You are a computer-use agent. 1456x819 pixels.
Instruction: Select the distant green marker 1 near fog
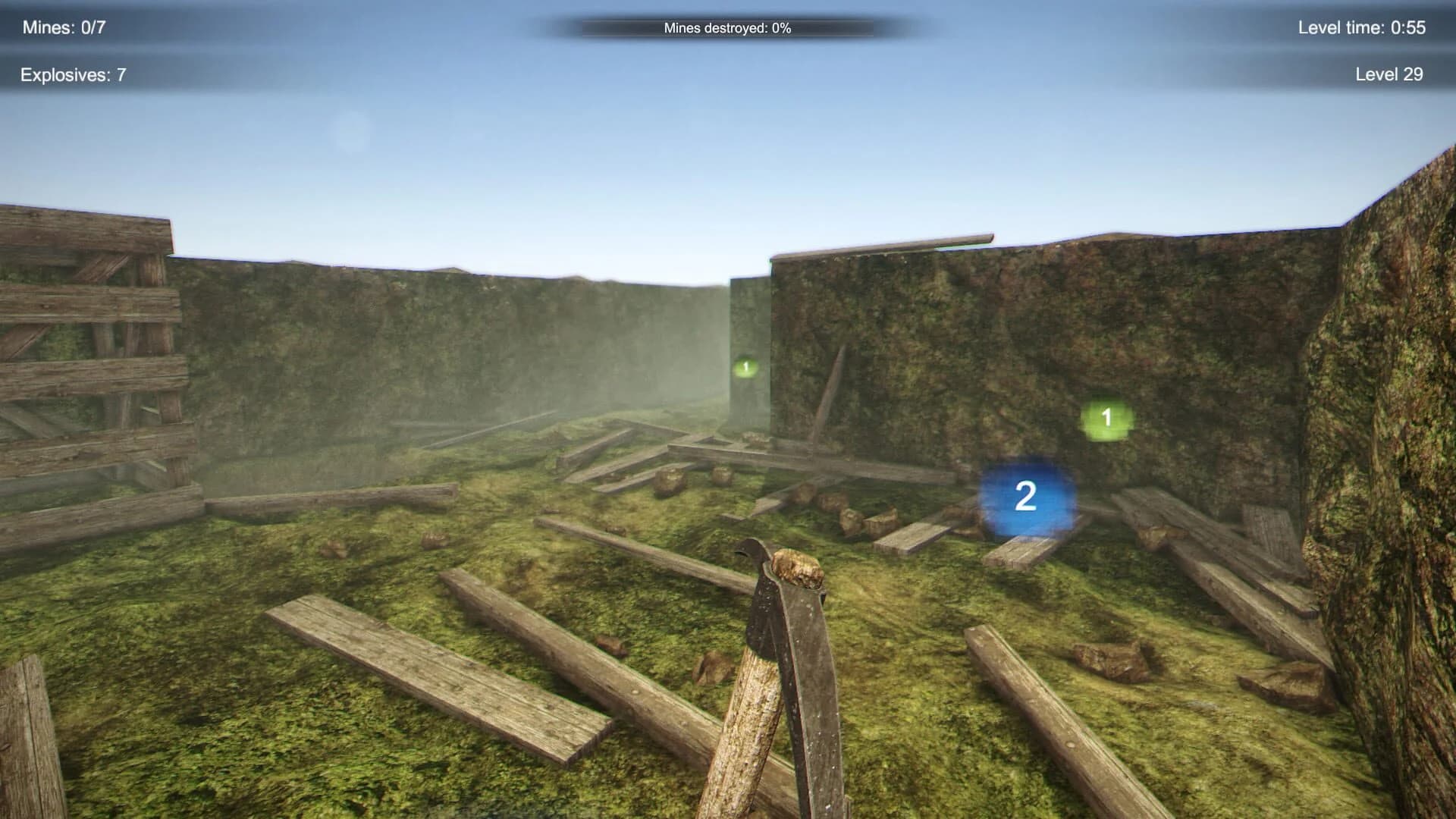[744, 366]
